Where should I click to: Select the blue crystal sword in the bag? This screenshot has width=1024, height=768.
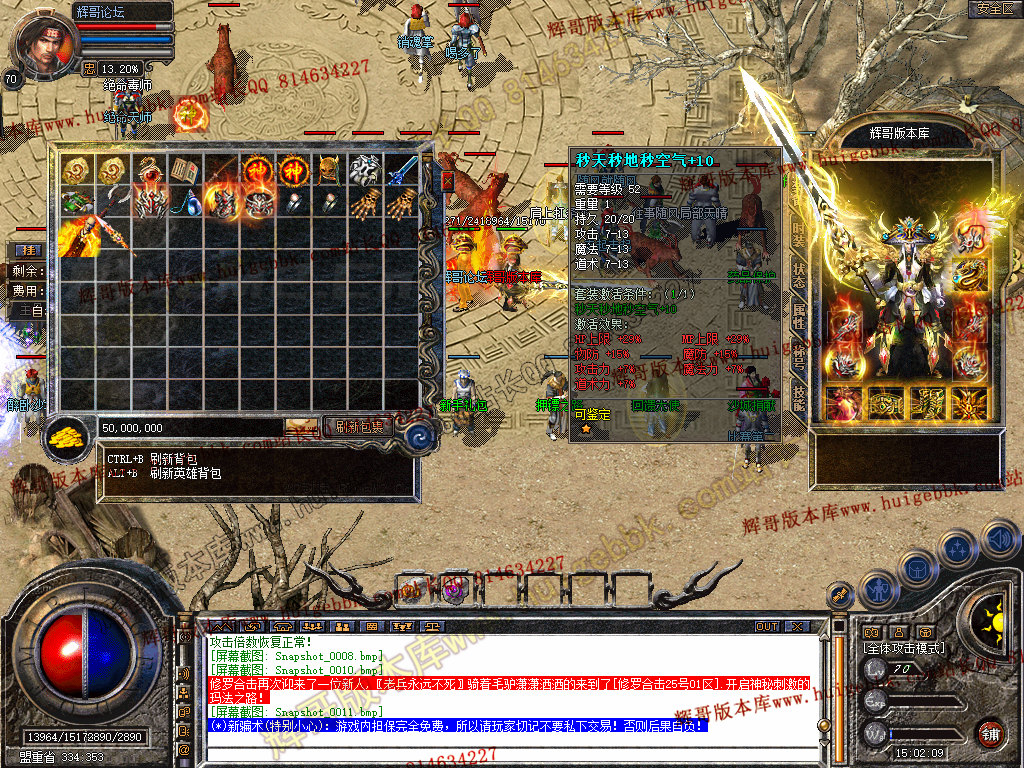tap(402, 171)
